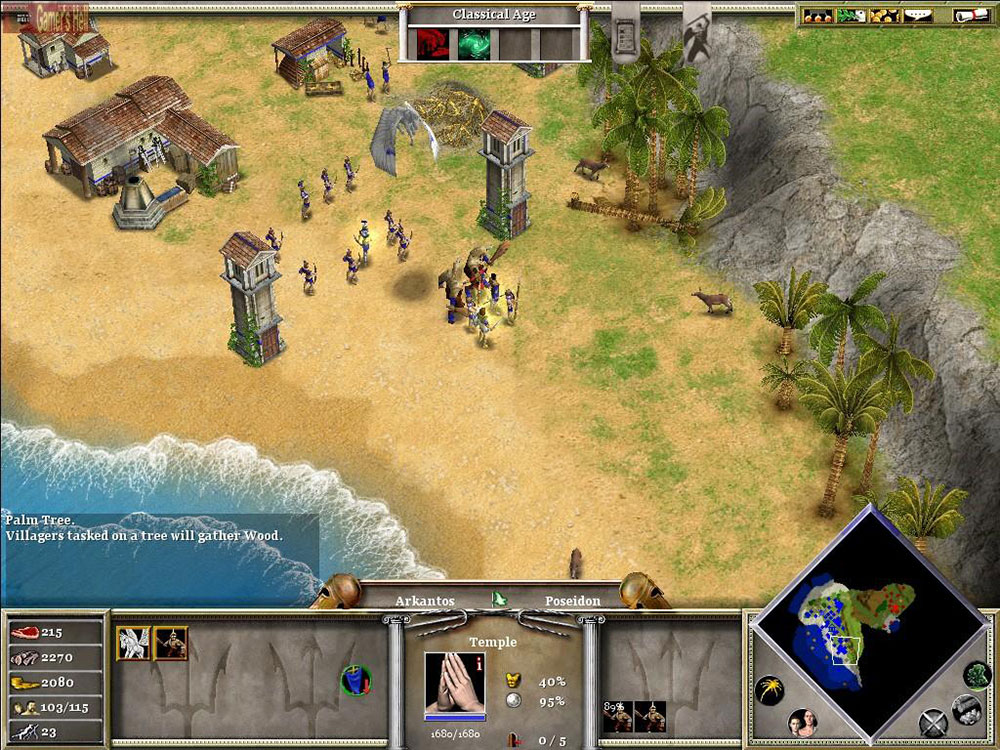
Task: Toggle the stone resource minimap filter
Action: tap(966, 709)
